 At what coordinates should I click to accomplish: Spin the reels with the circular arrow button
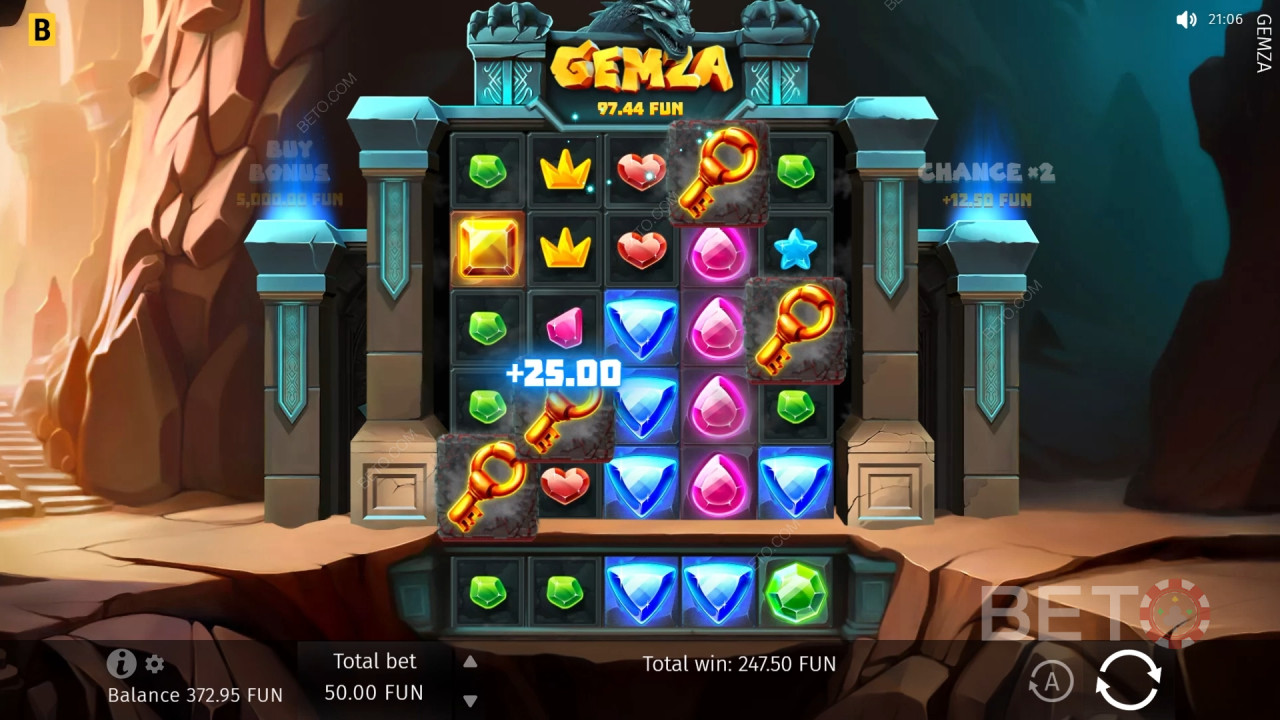(1128, 680)
